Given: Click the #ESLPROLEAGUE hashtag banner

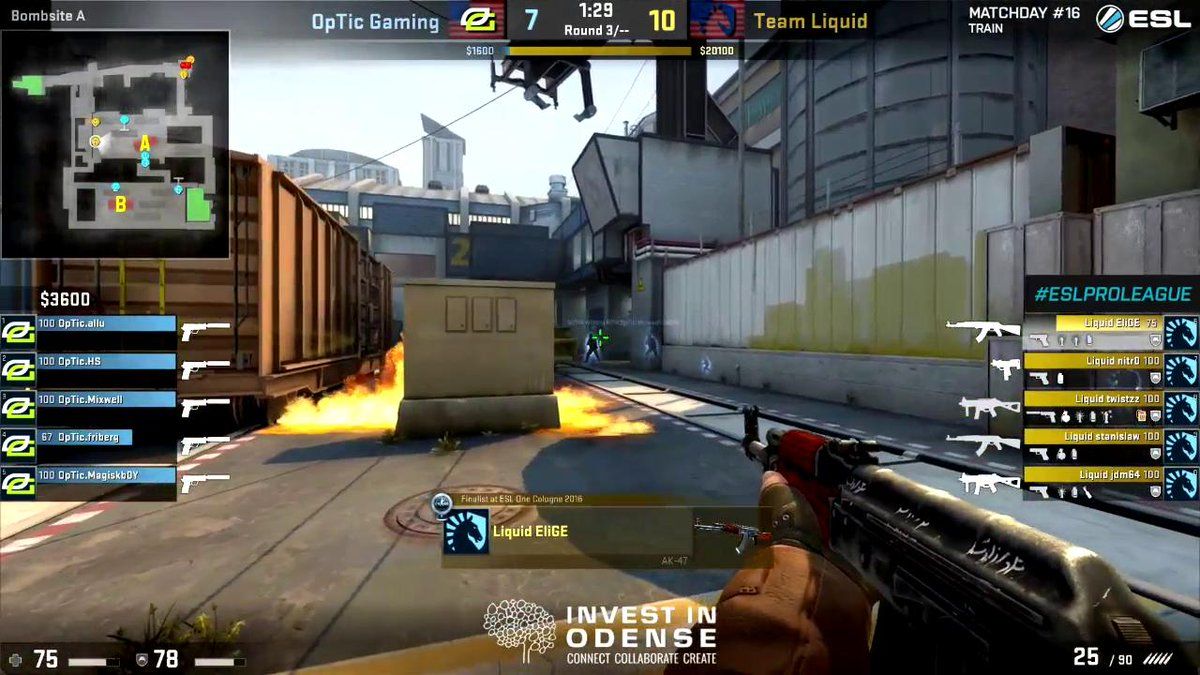Looking at the screenshot, I should tap(1111, 294).
